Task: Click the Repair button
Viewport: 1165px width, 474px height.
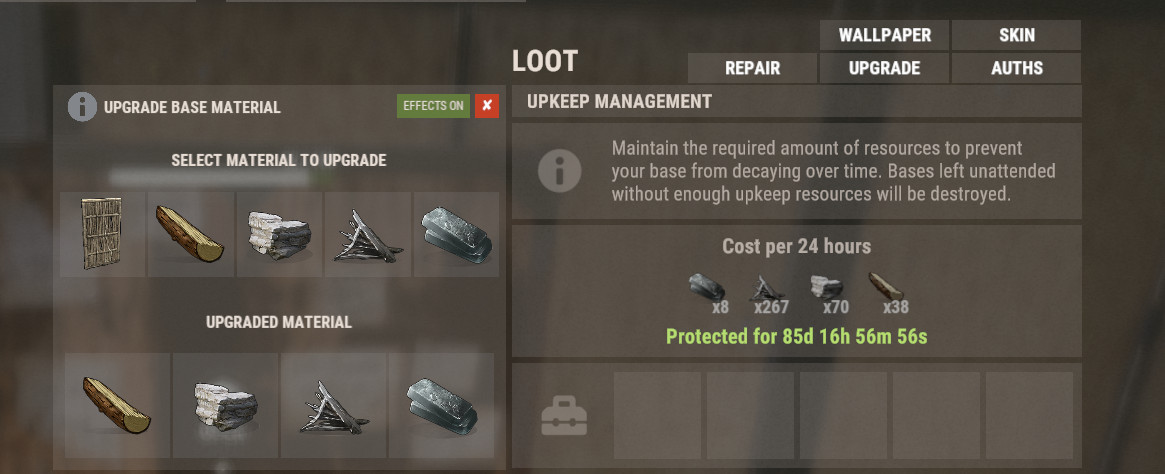Action: (752, 68)
